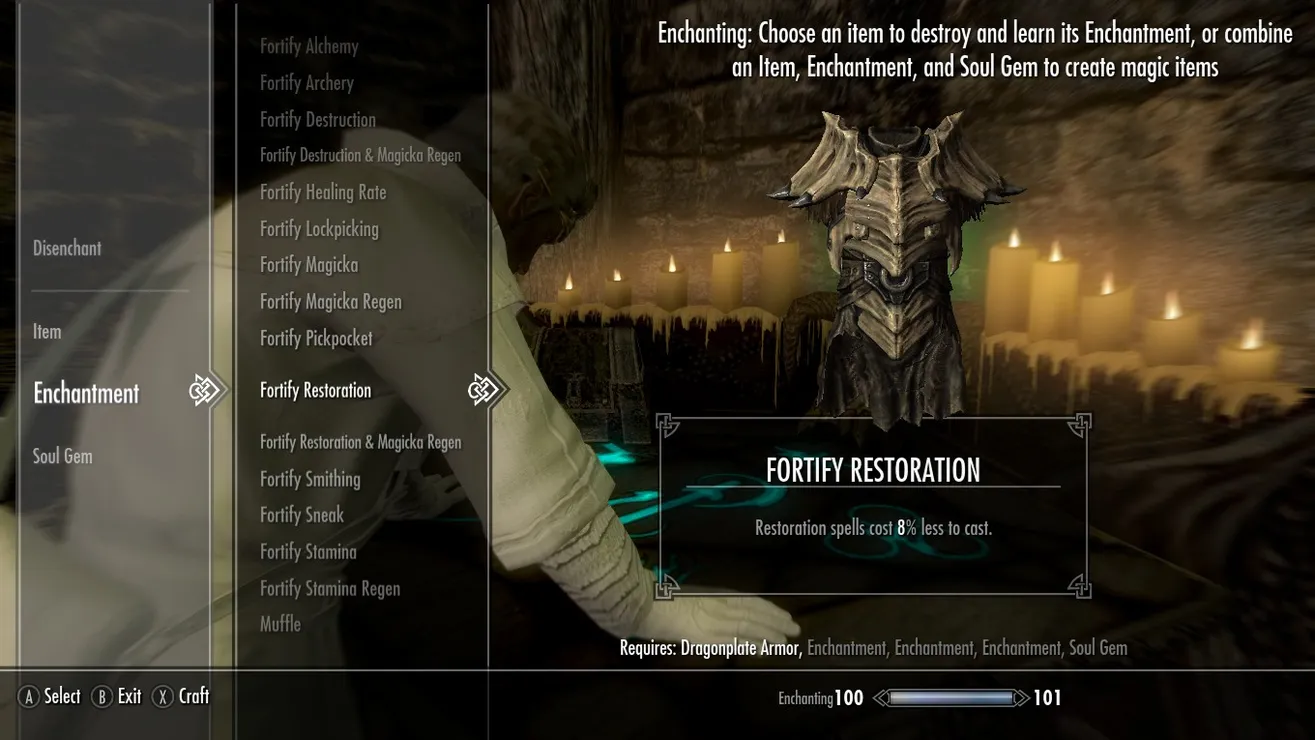
Task: Switch to the Item category
Action: 47,331
